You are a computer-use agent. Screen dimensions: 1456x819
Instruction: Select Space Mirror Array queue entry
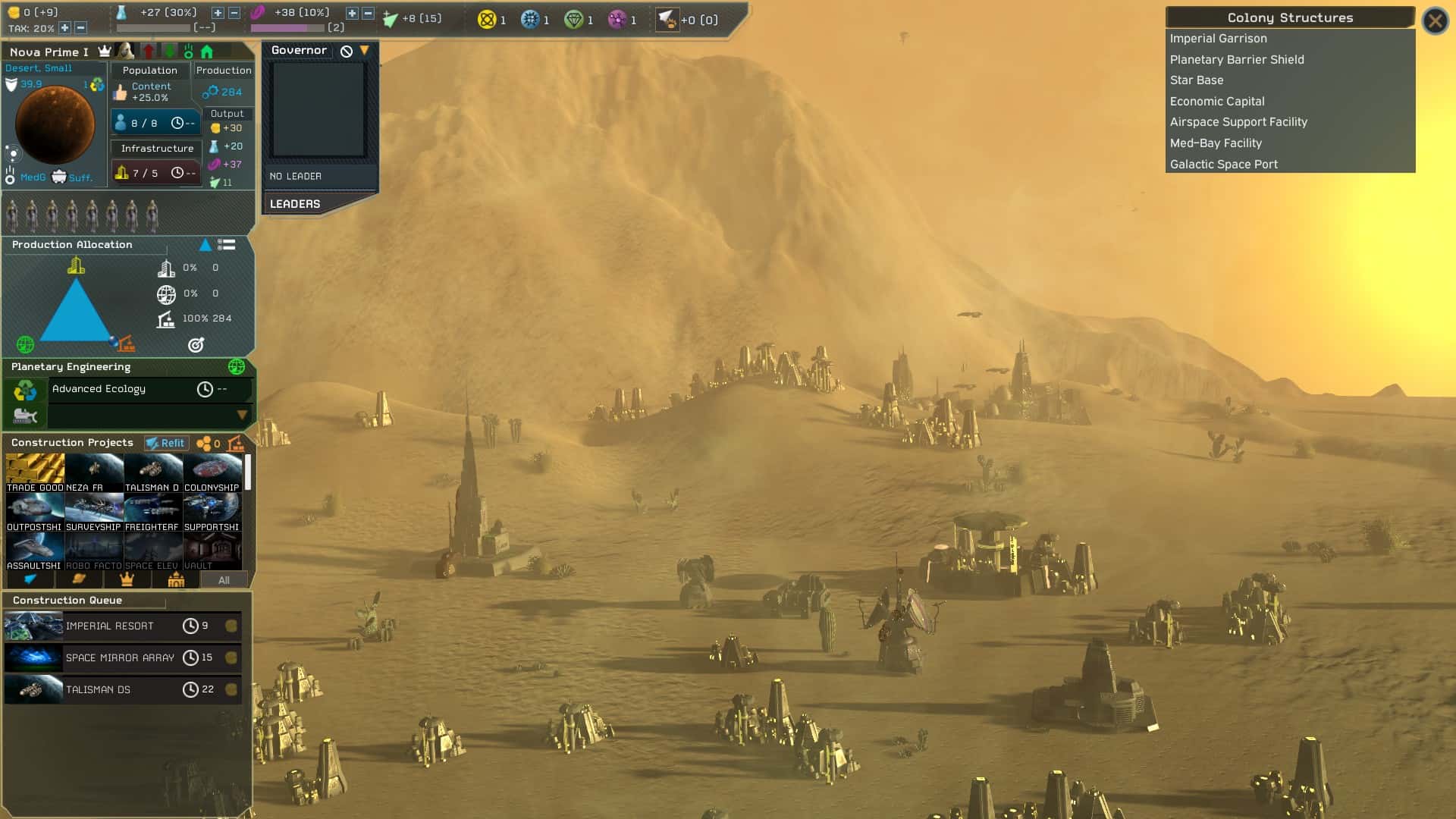pos(121,658)
